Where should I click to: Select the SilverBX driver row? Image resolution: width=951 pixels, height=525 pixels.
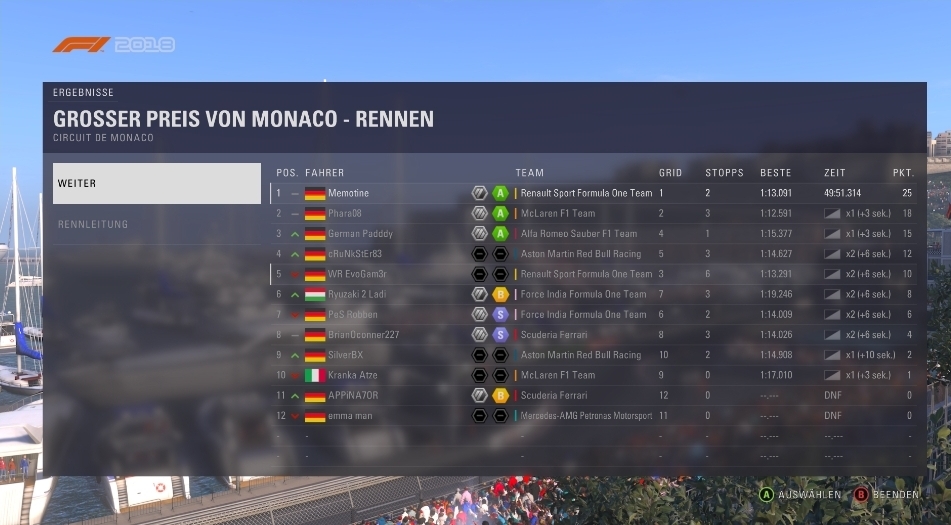tap(594, 355)
